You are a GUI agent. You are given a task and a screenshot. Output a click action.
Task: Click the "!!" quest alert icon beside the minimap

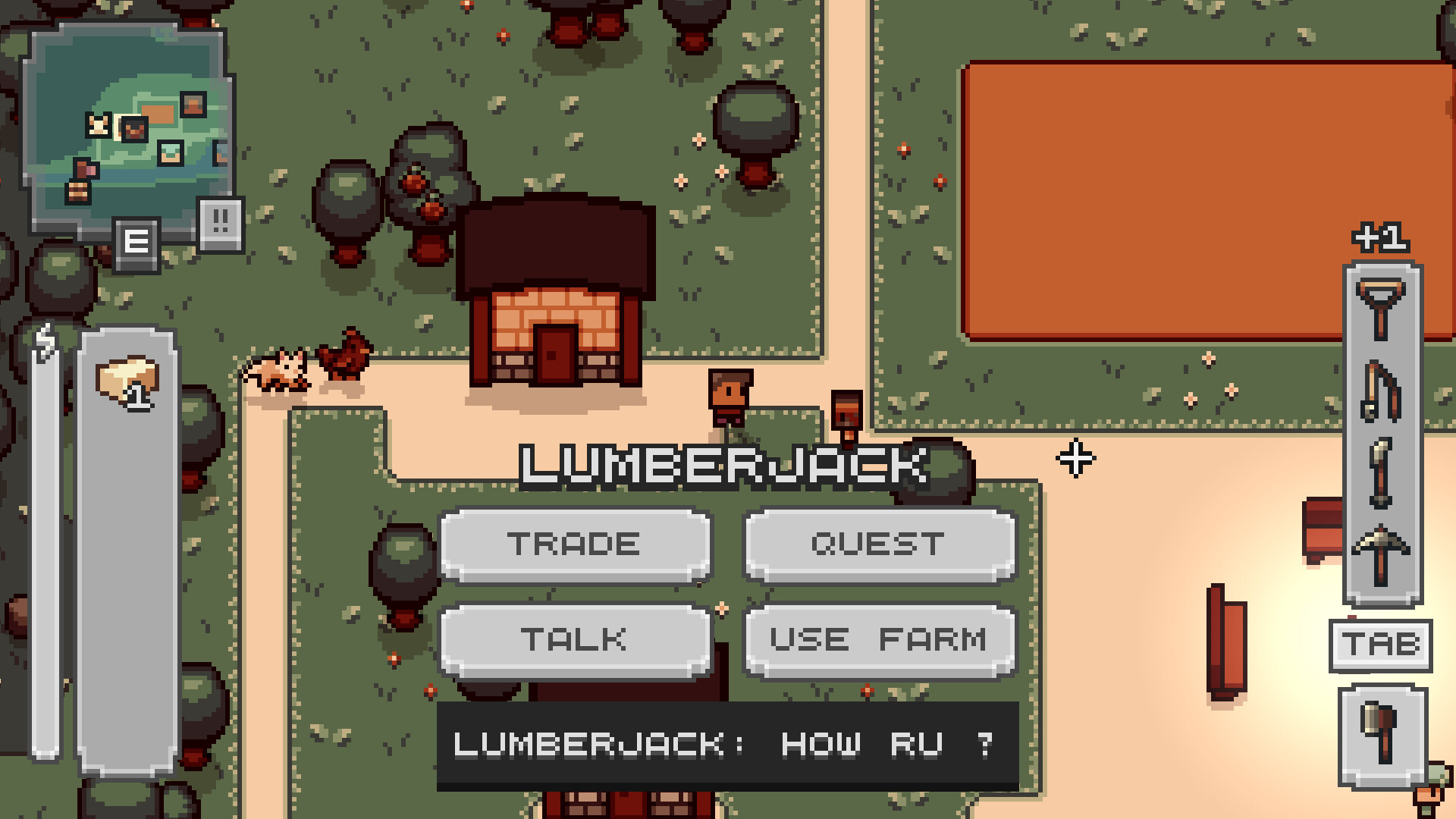pyautogui.click(x=219, y=221)
